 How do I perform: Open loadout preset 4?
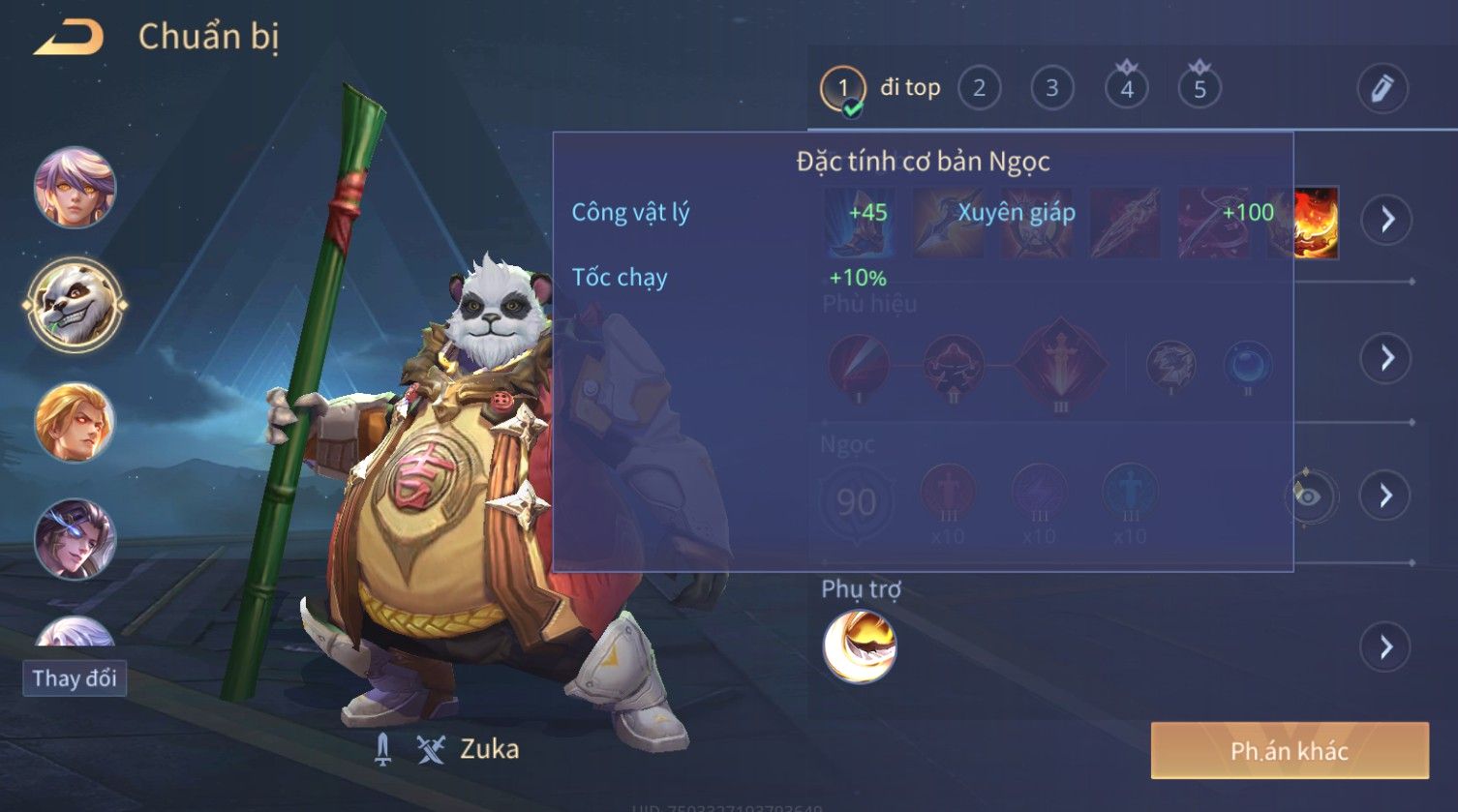1126,89
